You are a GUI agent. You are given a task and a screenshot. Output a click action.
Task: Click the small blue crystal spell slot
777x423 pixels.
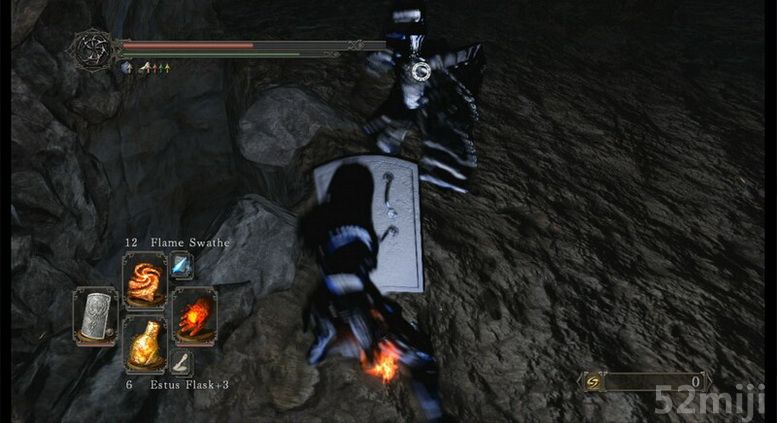click(x=181, y=266)
